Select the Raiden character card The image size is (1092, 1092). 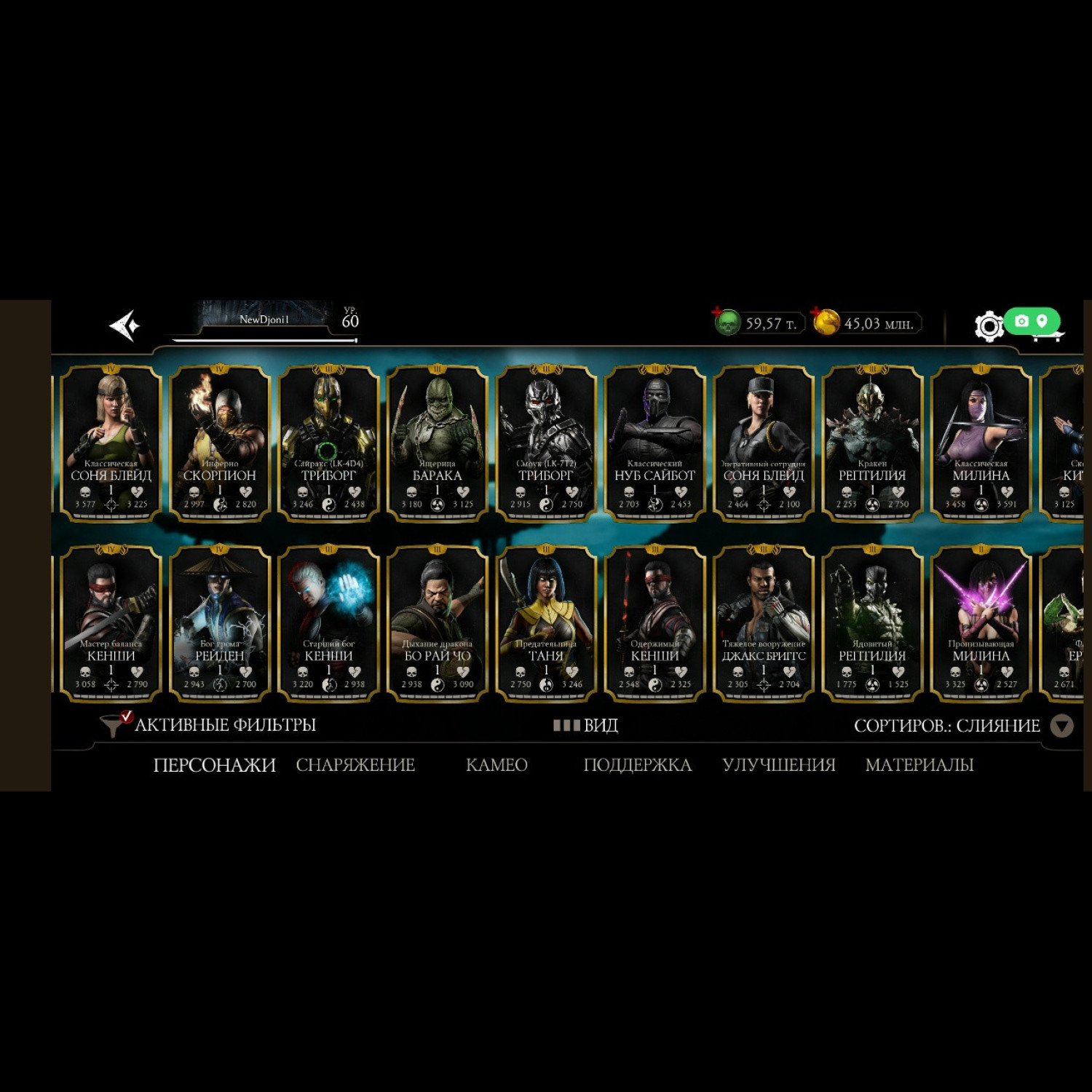coord(220,623)
